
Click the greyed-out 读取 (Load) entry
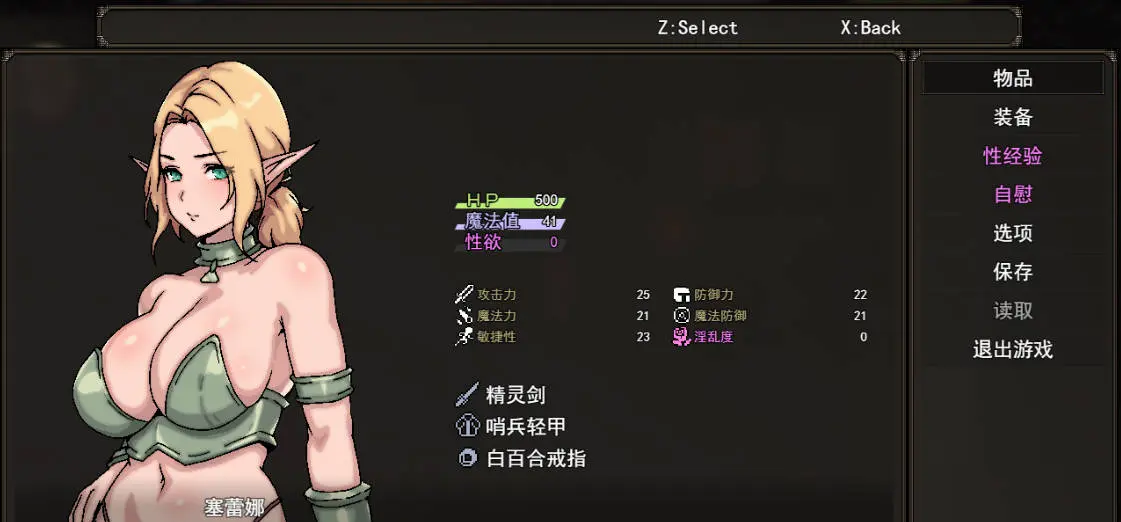tap(1012, 311)
